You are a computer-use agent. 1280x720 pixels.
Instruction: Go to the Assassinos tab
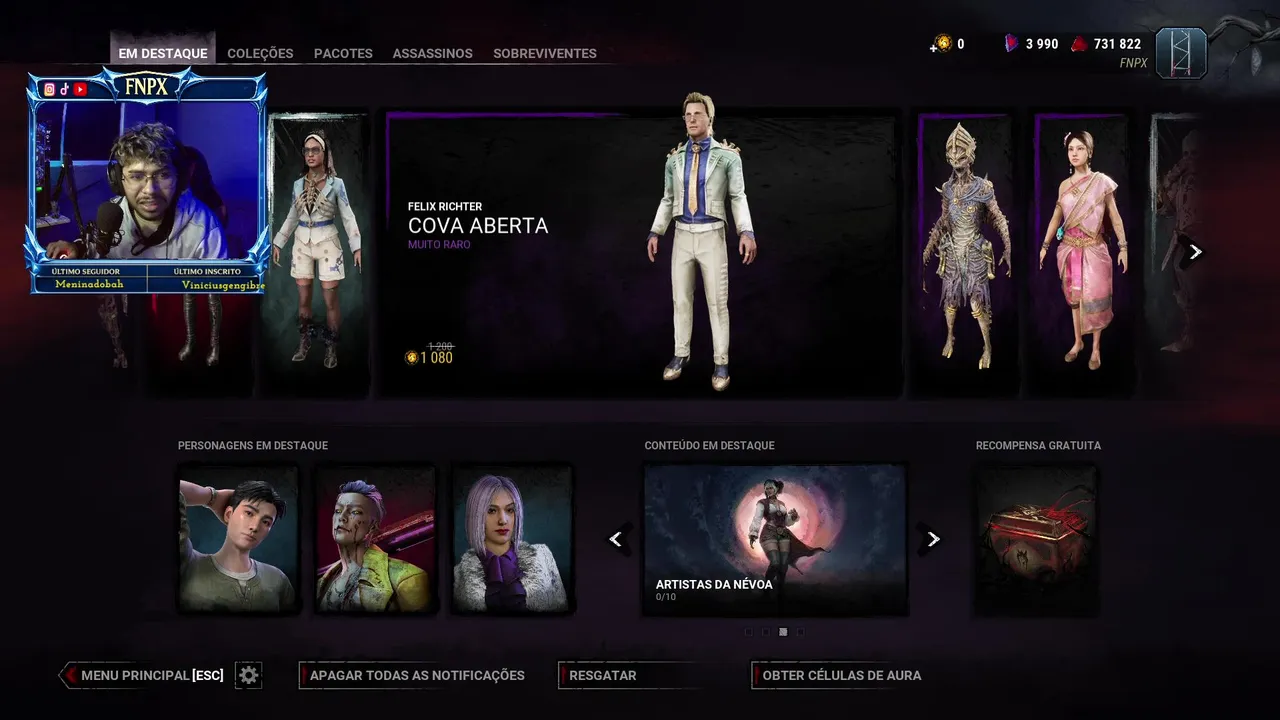coord(432,53)
